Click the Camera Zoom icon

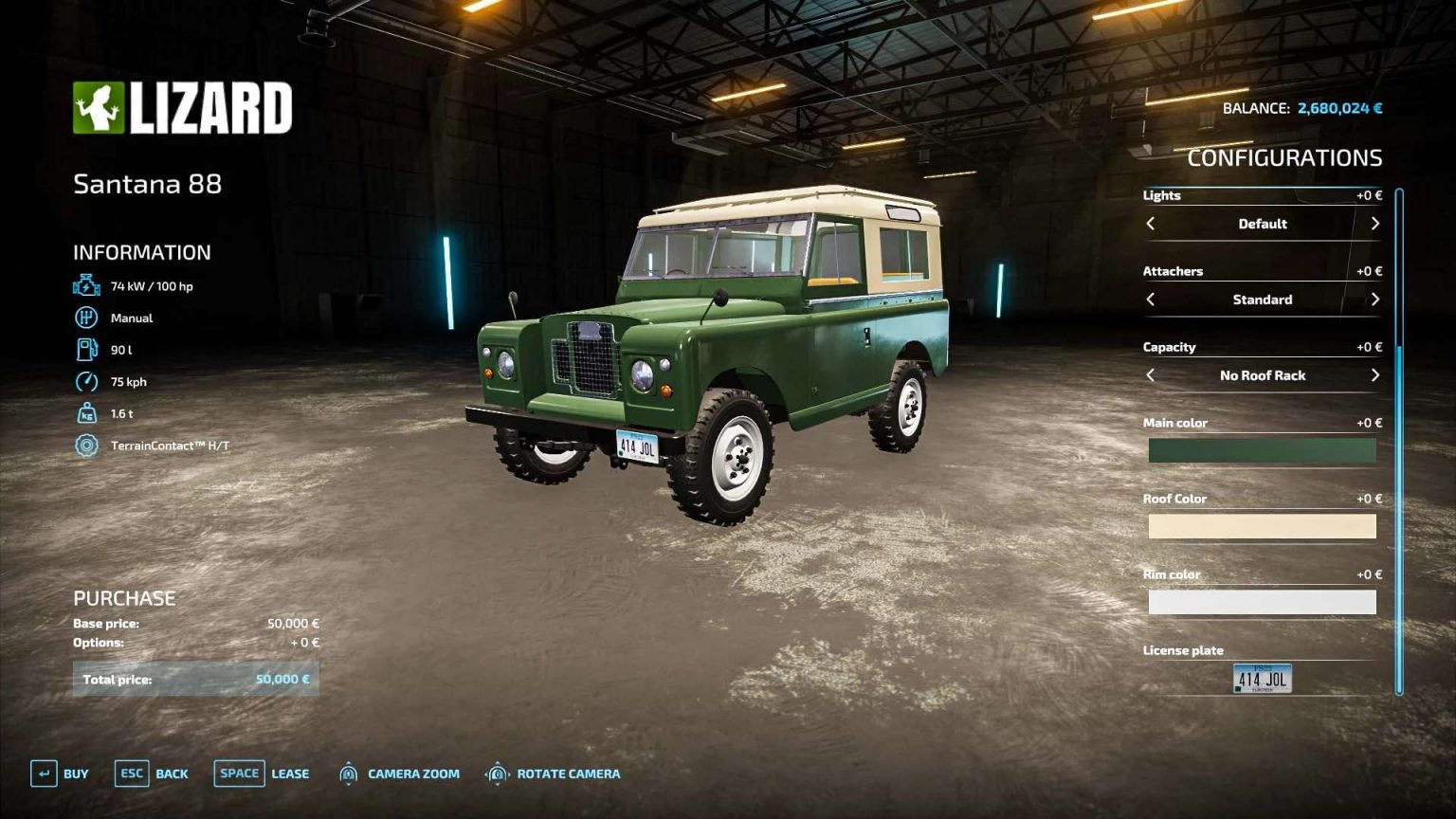[x=348, y=773]
